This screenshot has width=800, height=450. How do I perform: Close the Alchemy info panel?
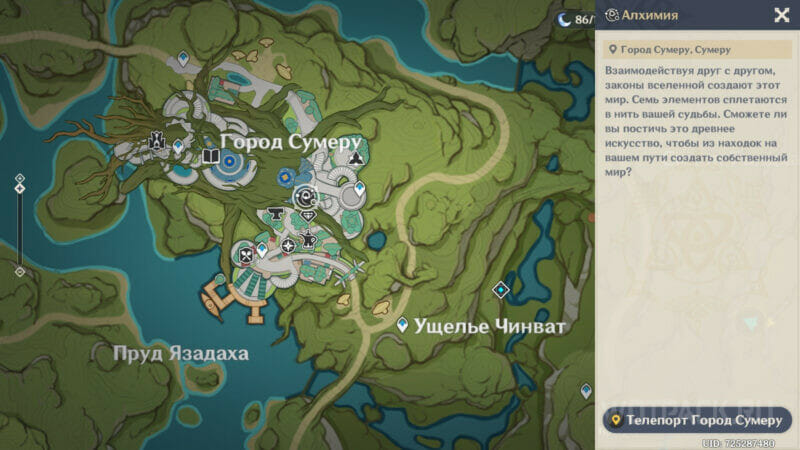[x=781, y=15]
